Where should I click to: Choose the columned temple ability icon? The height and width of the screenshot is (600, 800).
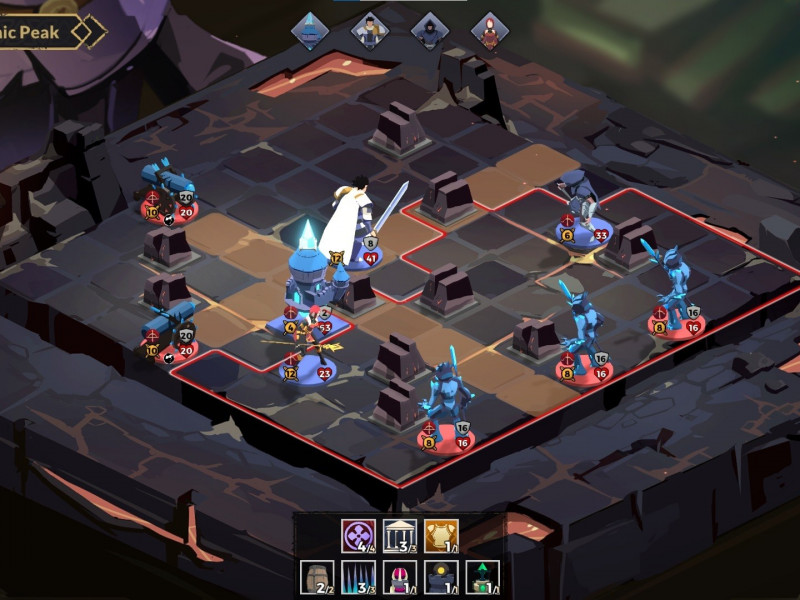point(399,536)
